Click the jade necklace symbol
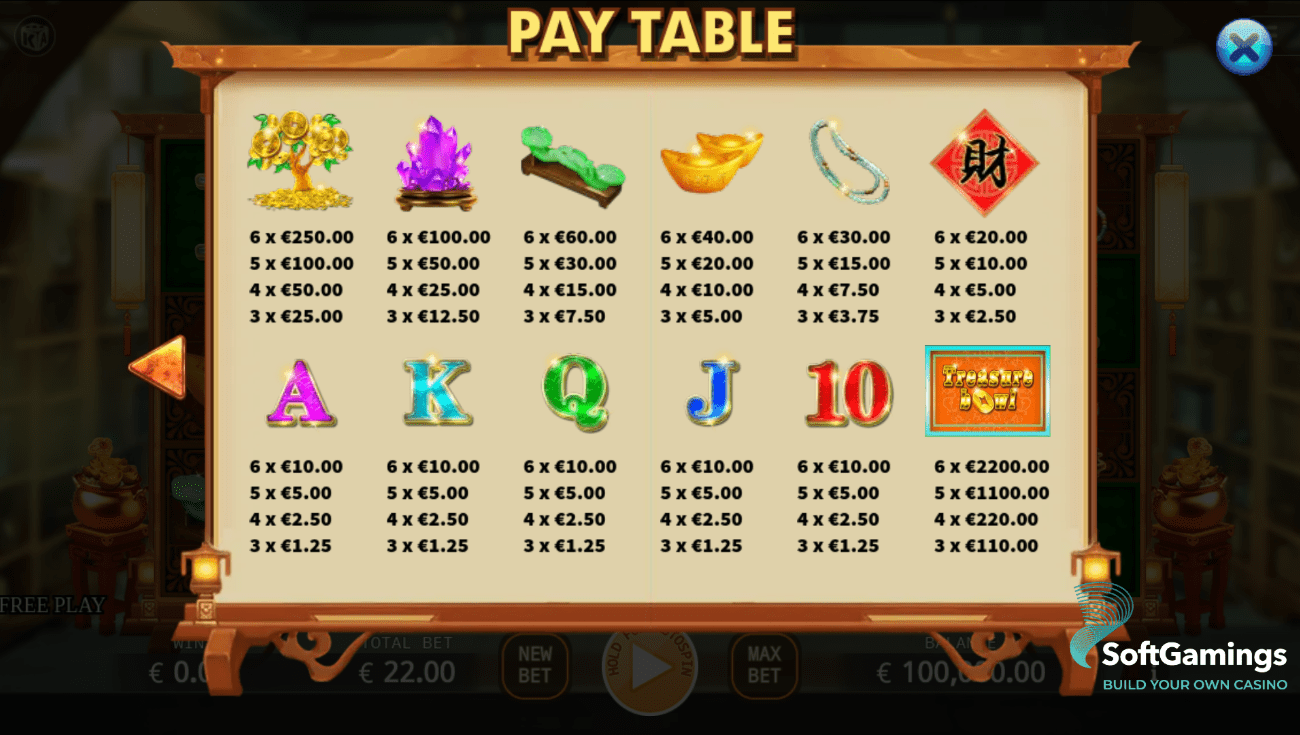This screenshot has width=1300, height=735. [x=848, y=160]
